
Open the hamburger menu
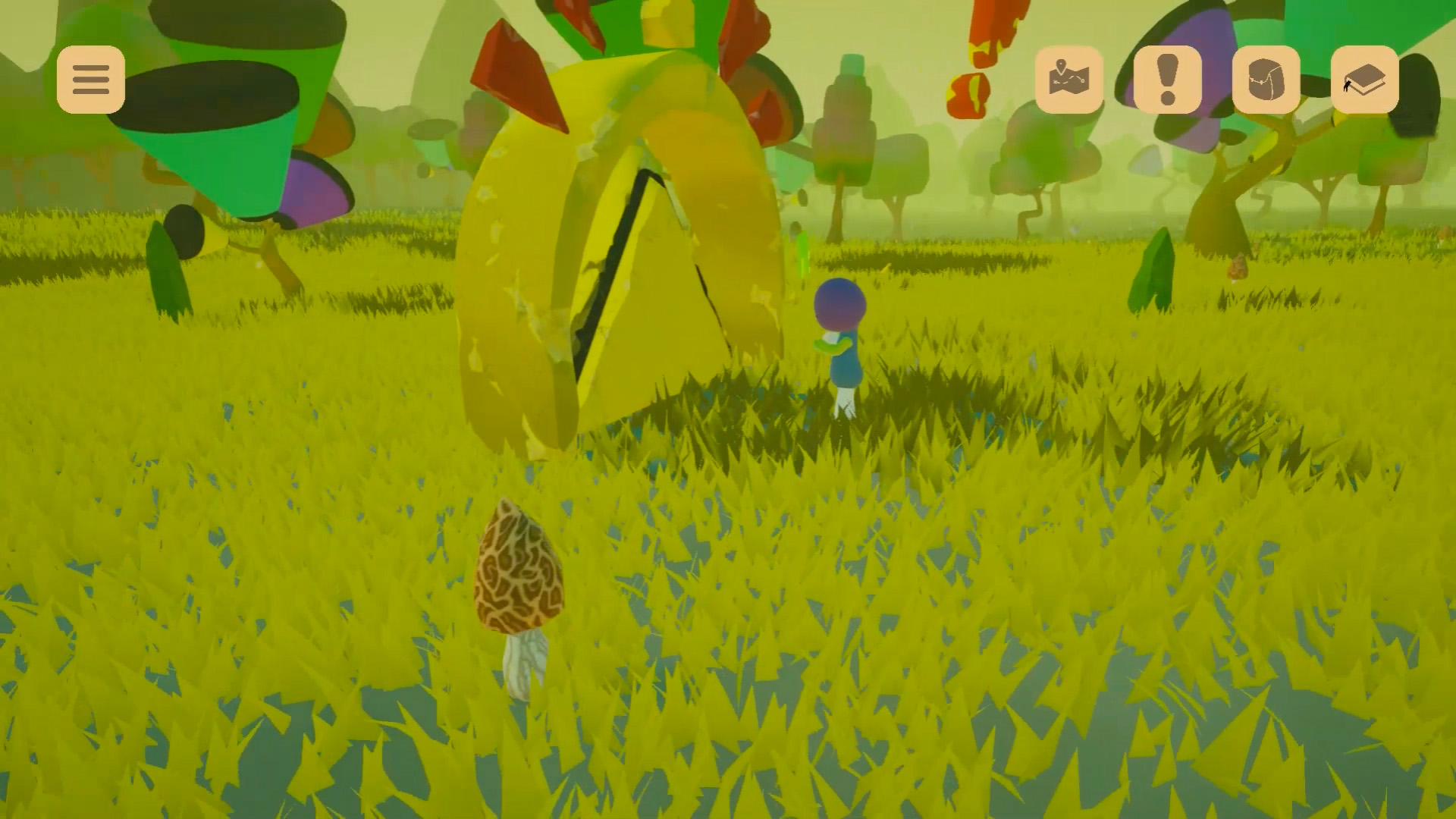[91, 80]
